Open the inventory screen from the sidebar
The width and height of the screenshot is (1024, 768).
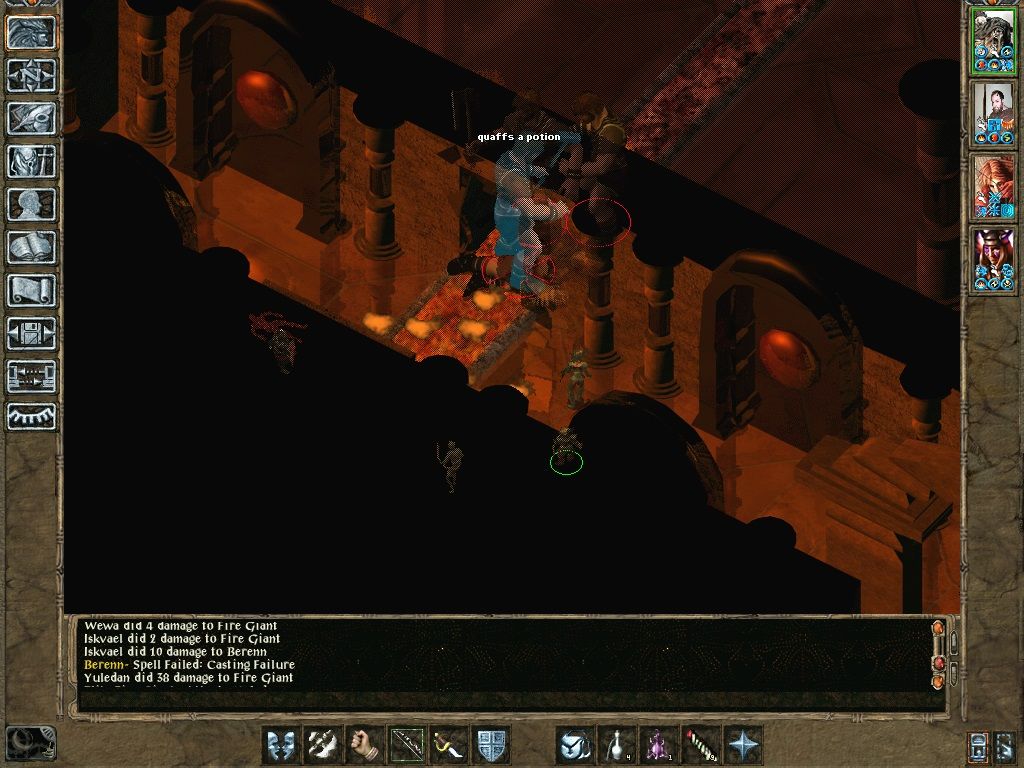[32, 161]
